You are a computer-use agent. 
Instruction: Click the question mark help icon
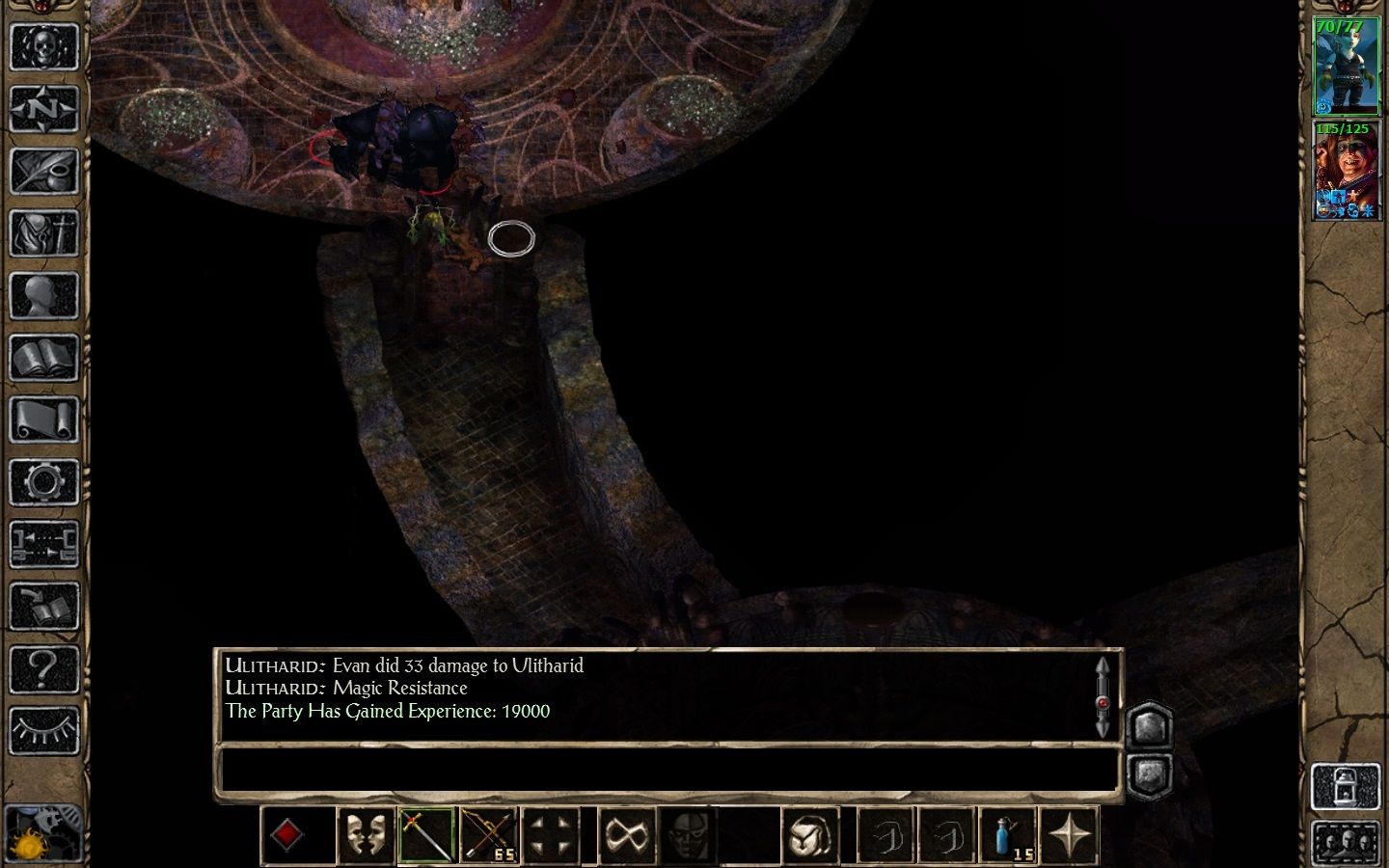[43, 667]
